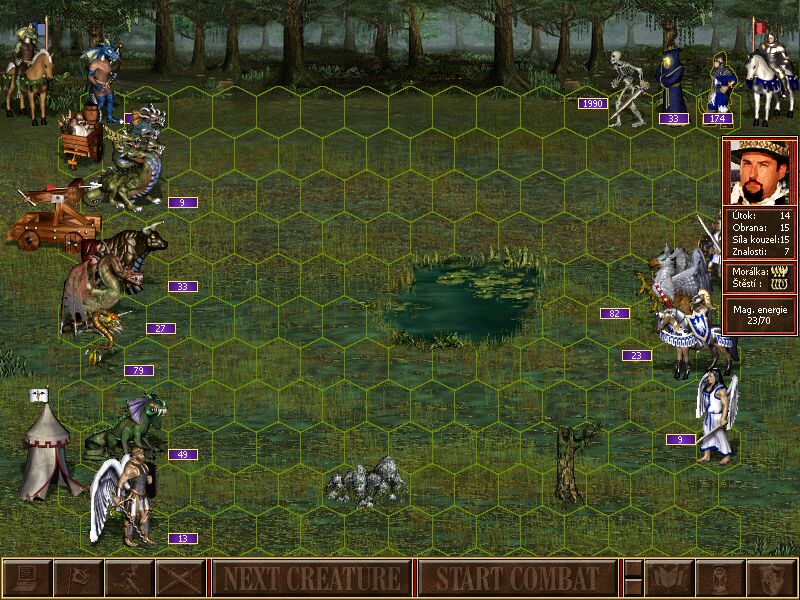Choose the hourglass wait button
800x600 pixels.
[x=720, y=578]
